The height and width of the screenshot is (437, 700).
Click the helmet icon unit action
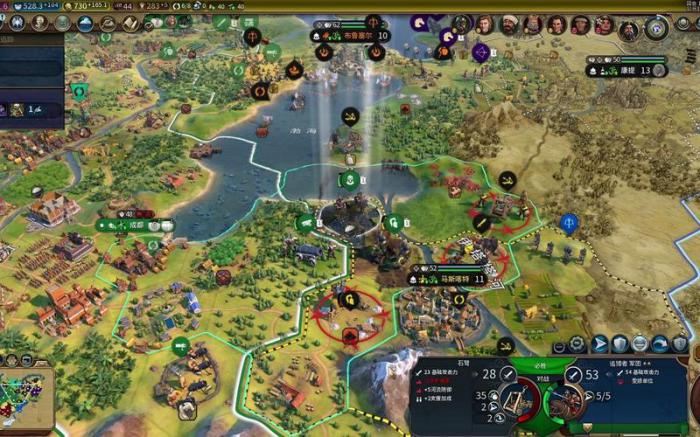(x=640, y=344)
